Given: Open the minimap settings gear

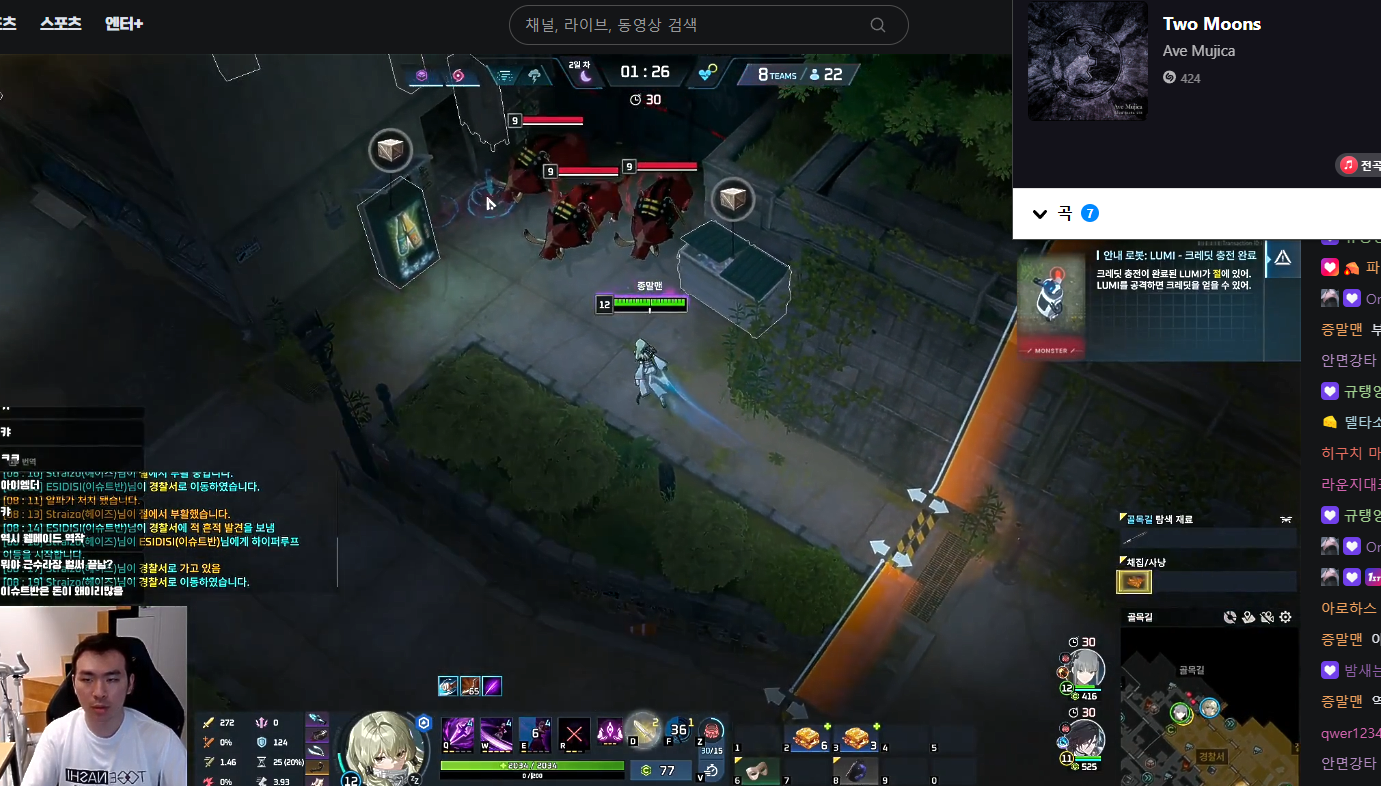Looking at the screenshot, I should tap(1286, 617).
